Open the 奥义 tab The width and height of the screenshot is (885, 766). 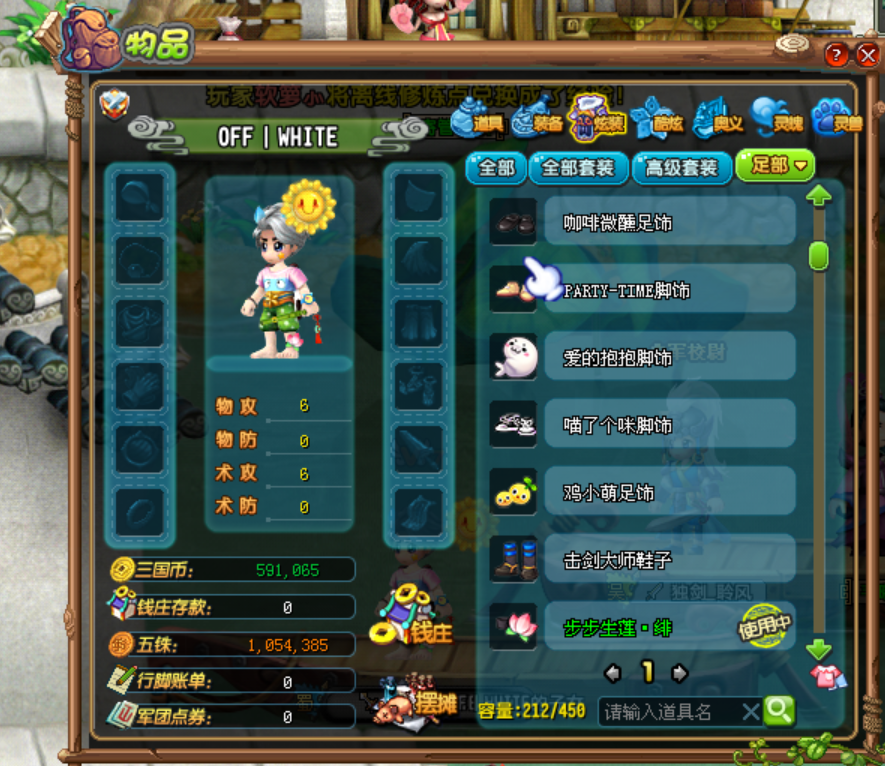click(720, 122)
